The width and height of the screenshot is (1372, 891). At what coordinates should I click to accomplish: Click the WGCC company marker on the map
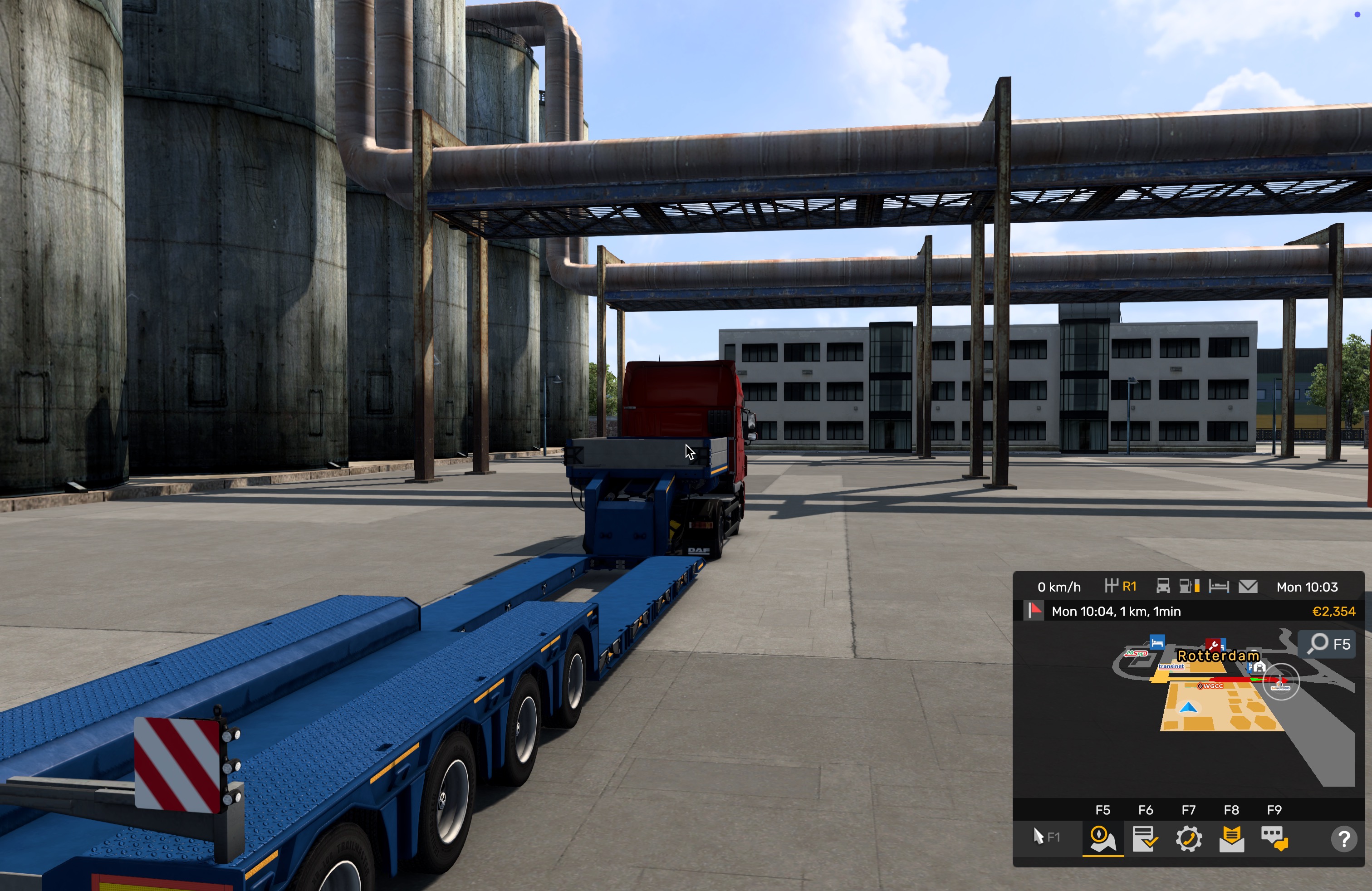(1210, 686)
